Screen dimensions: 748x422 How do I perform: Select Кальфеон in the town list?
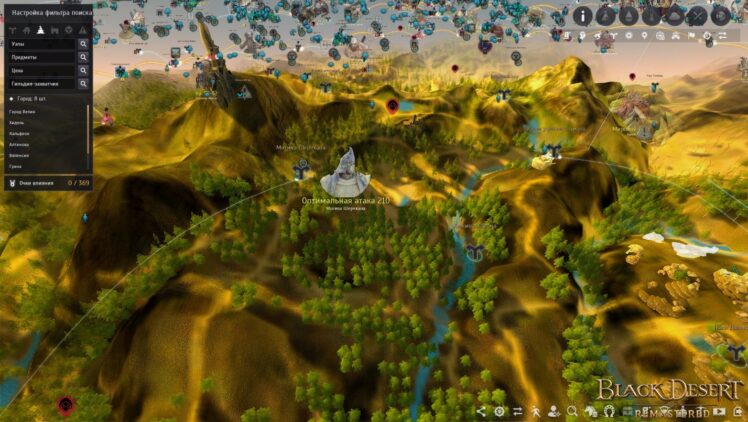tap(20, 134)
